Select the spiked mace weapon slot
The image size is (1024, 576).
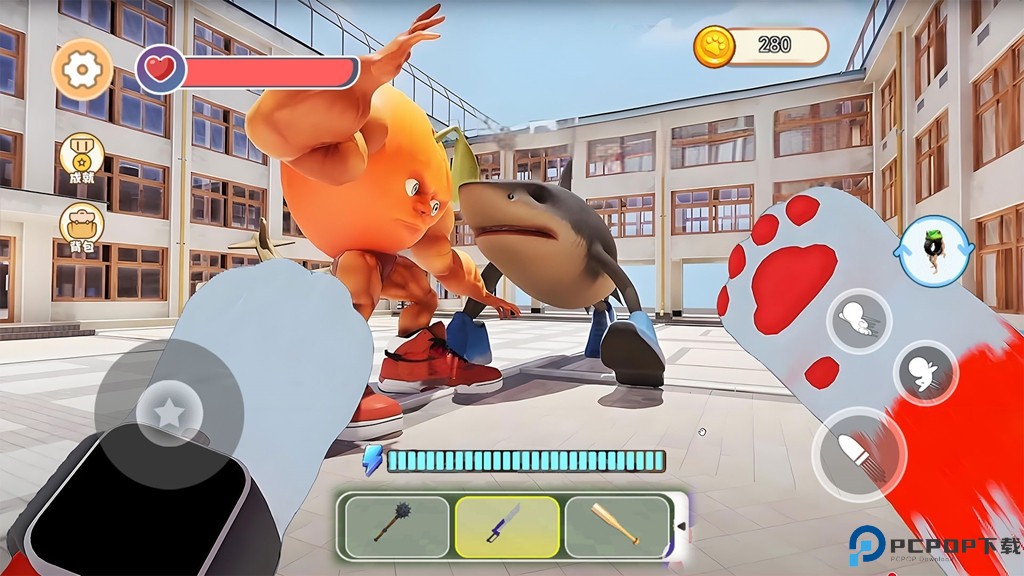[x=397, y=527]
